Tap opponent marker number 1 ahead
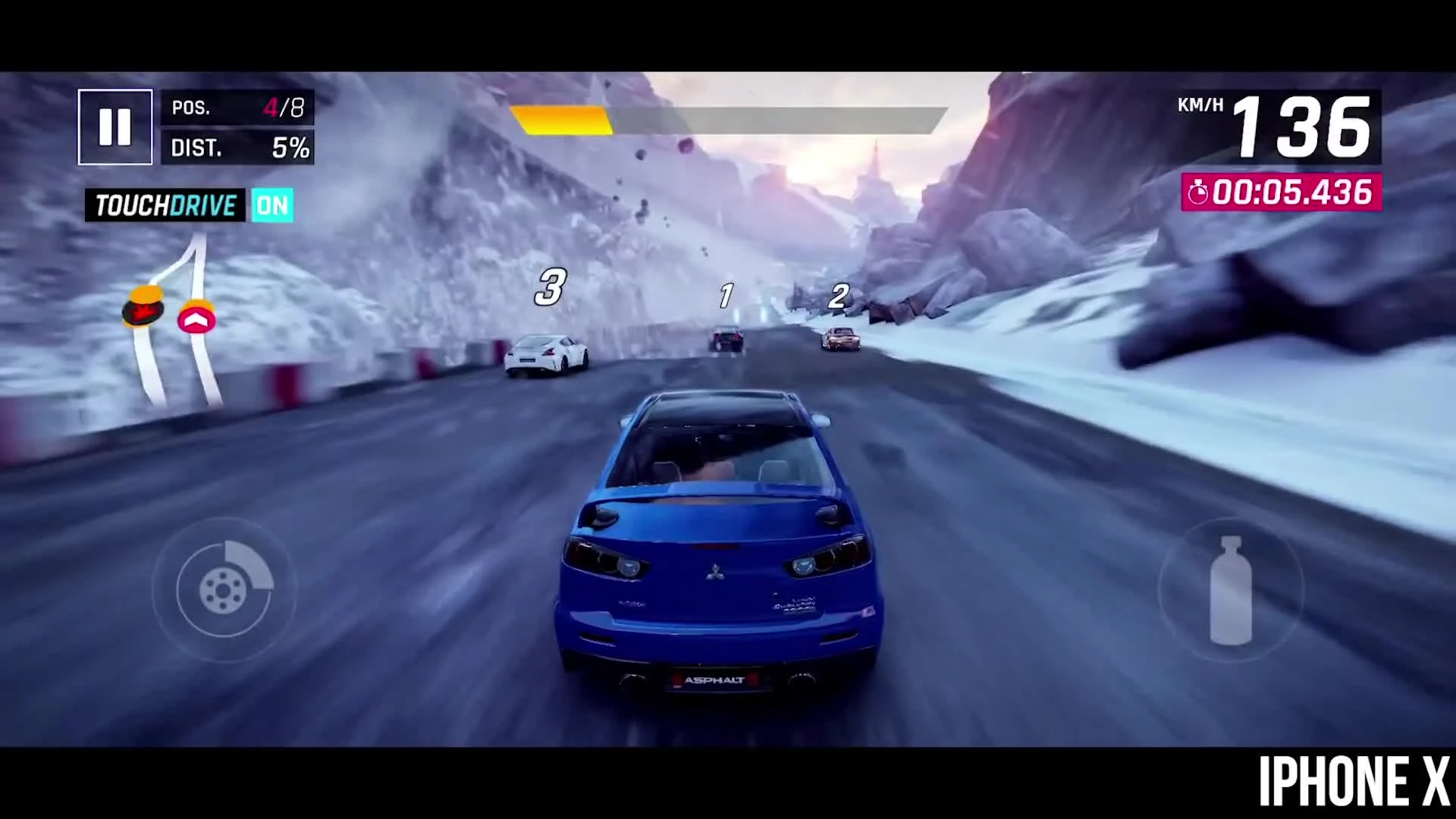This screenshot has height=819, width=1456. click(x=725, y=296)
